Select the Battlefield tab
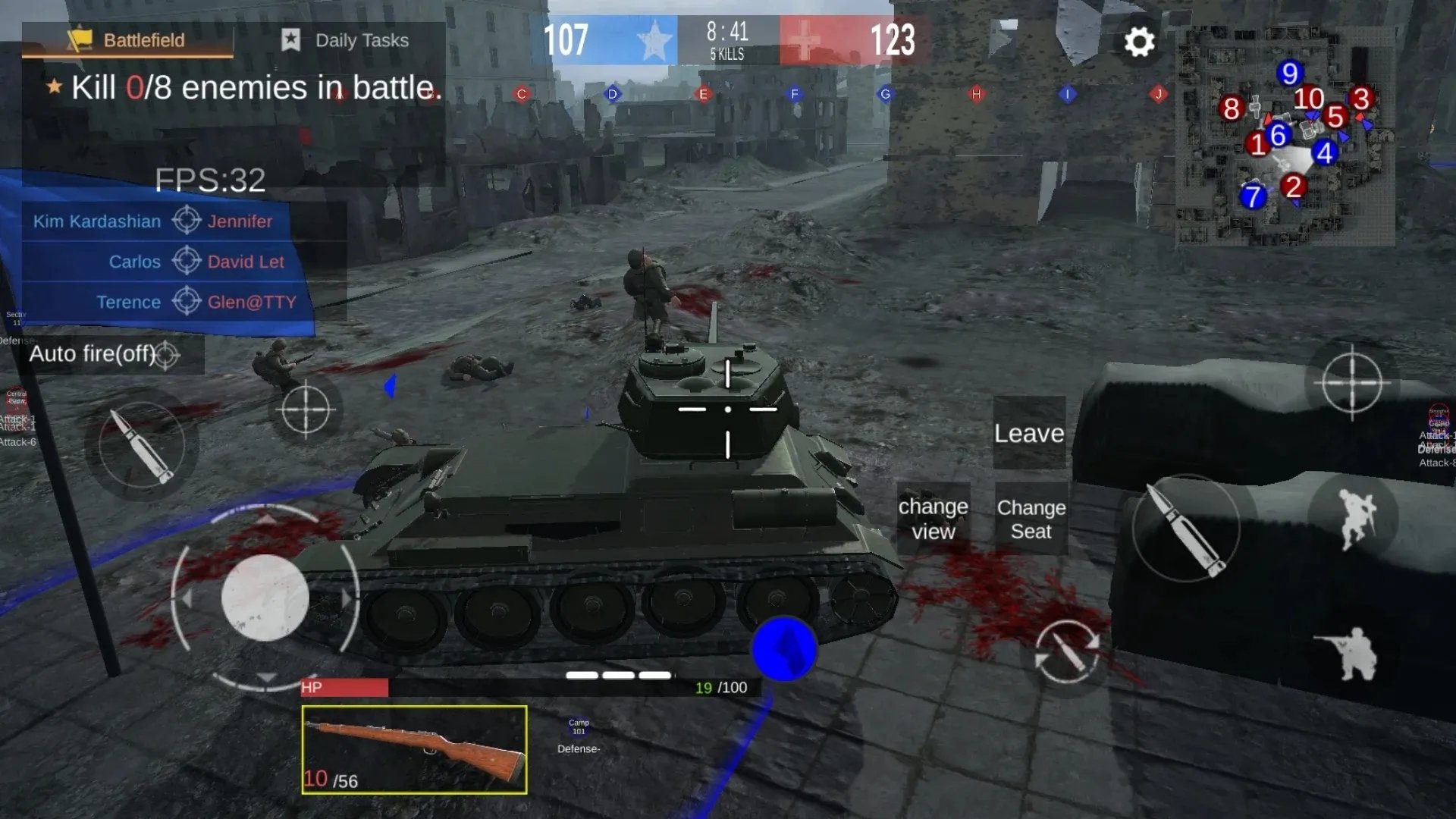The image size is (1456, 819). pos(144,40)
